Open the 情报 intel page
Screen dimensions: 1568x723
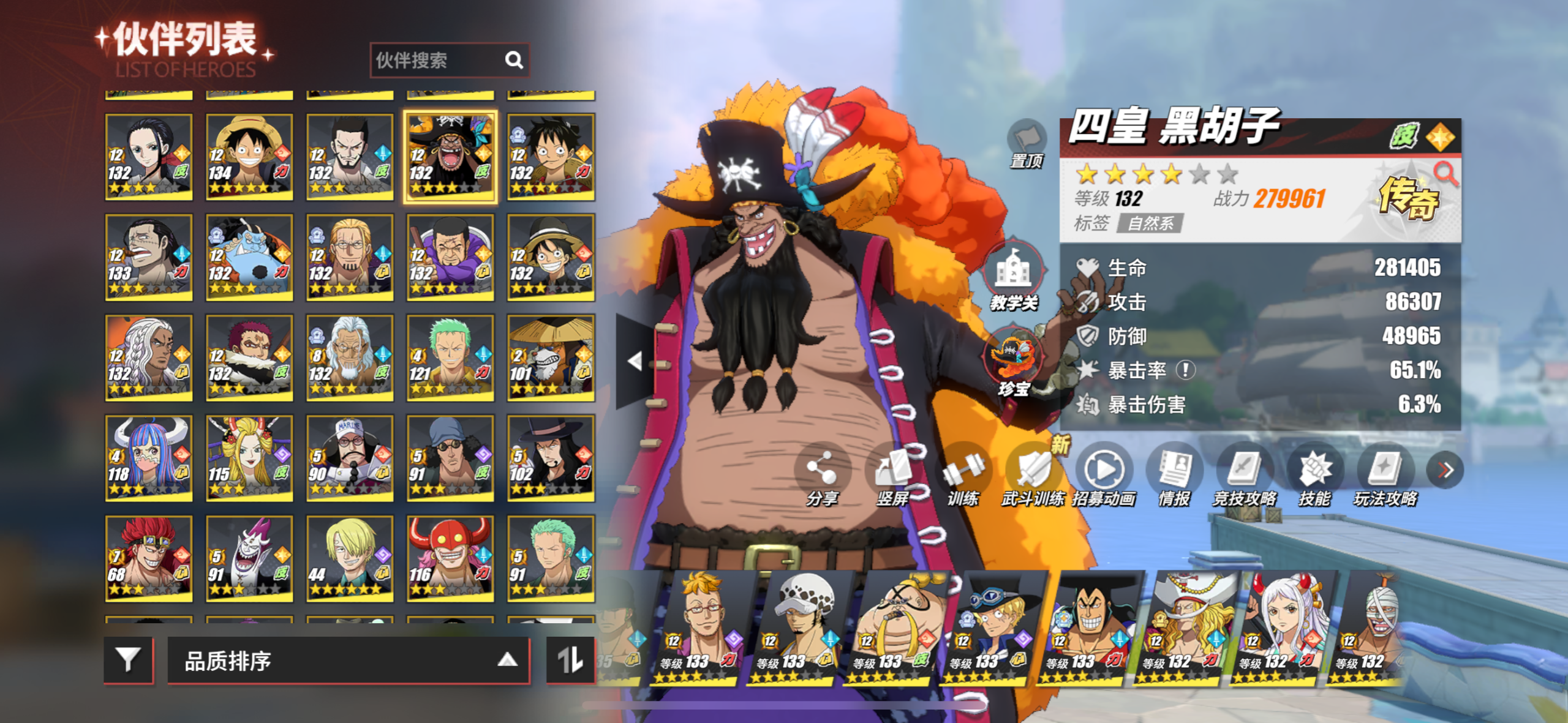click(x=1174, y=474)
